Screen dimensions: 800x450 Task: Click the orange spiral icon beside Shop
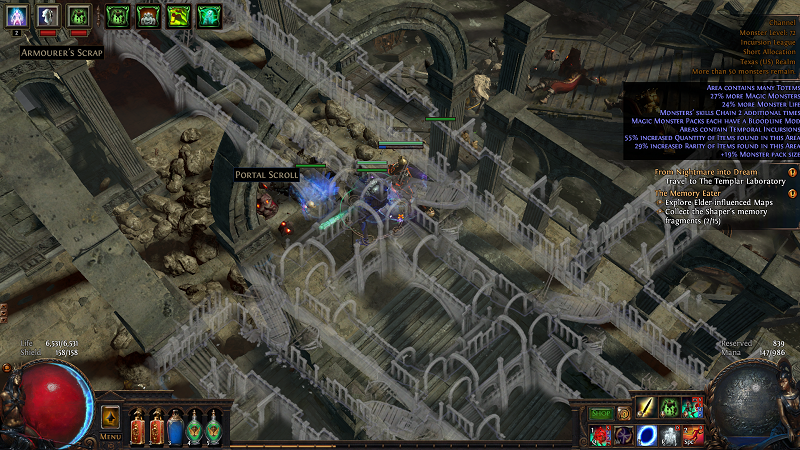[x=624, y=413]
